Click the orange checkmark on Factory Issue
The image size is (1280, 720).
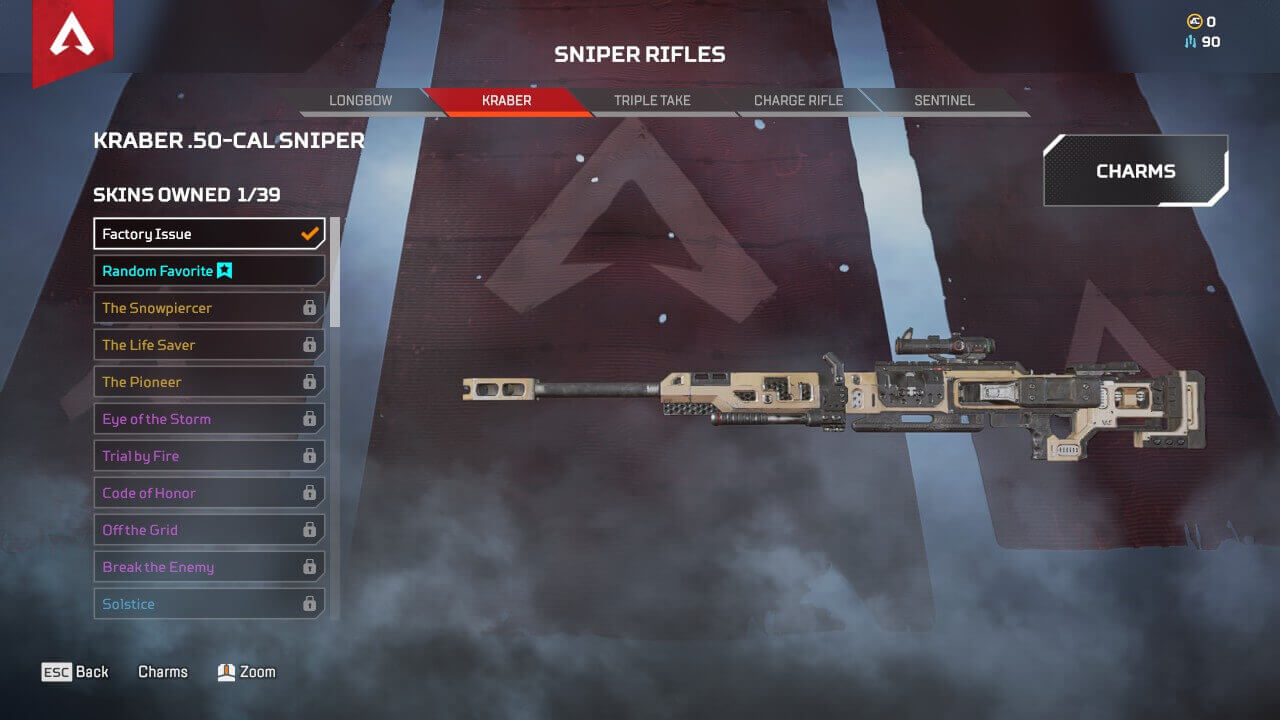point(308,232)
